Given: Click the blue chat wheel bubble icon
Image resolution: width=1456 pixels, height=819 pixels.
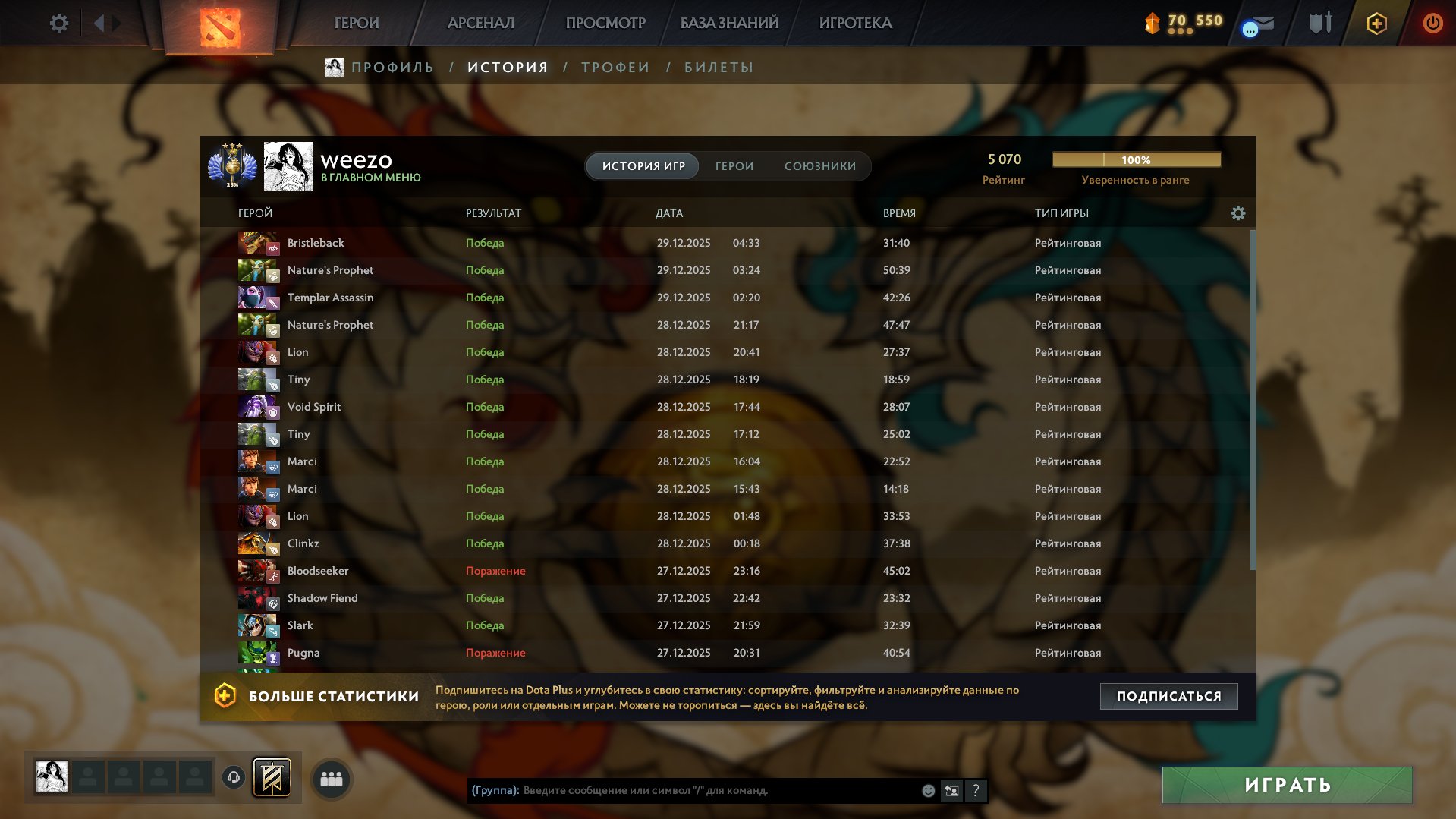Looking at the screenshot, I should 1249,27.
